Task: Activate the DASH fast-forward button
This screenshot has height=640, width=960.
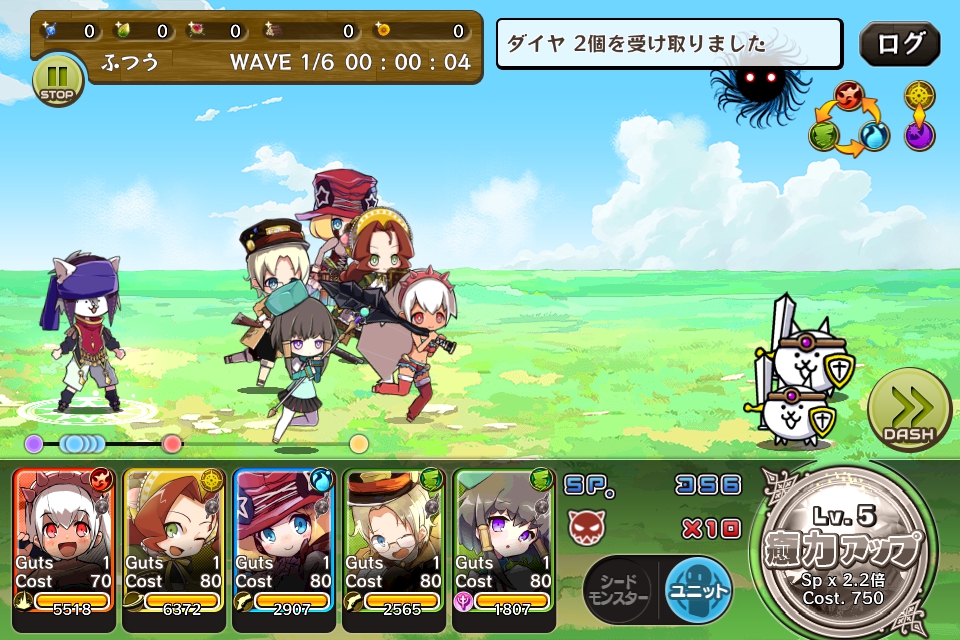Action: (908, 410)
